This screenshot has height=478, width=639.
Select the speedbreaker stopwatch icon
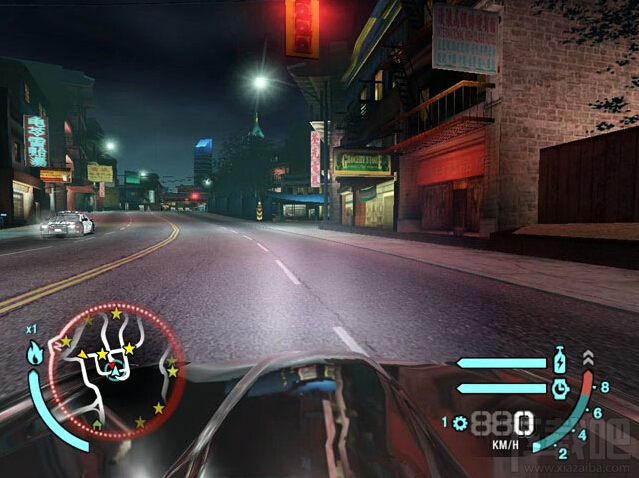[x=561, y=387]
